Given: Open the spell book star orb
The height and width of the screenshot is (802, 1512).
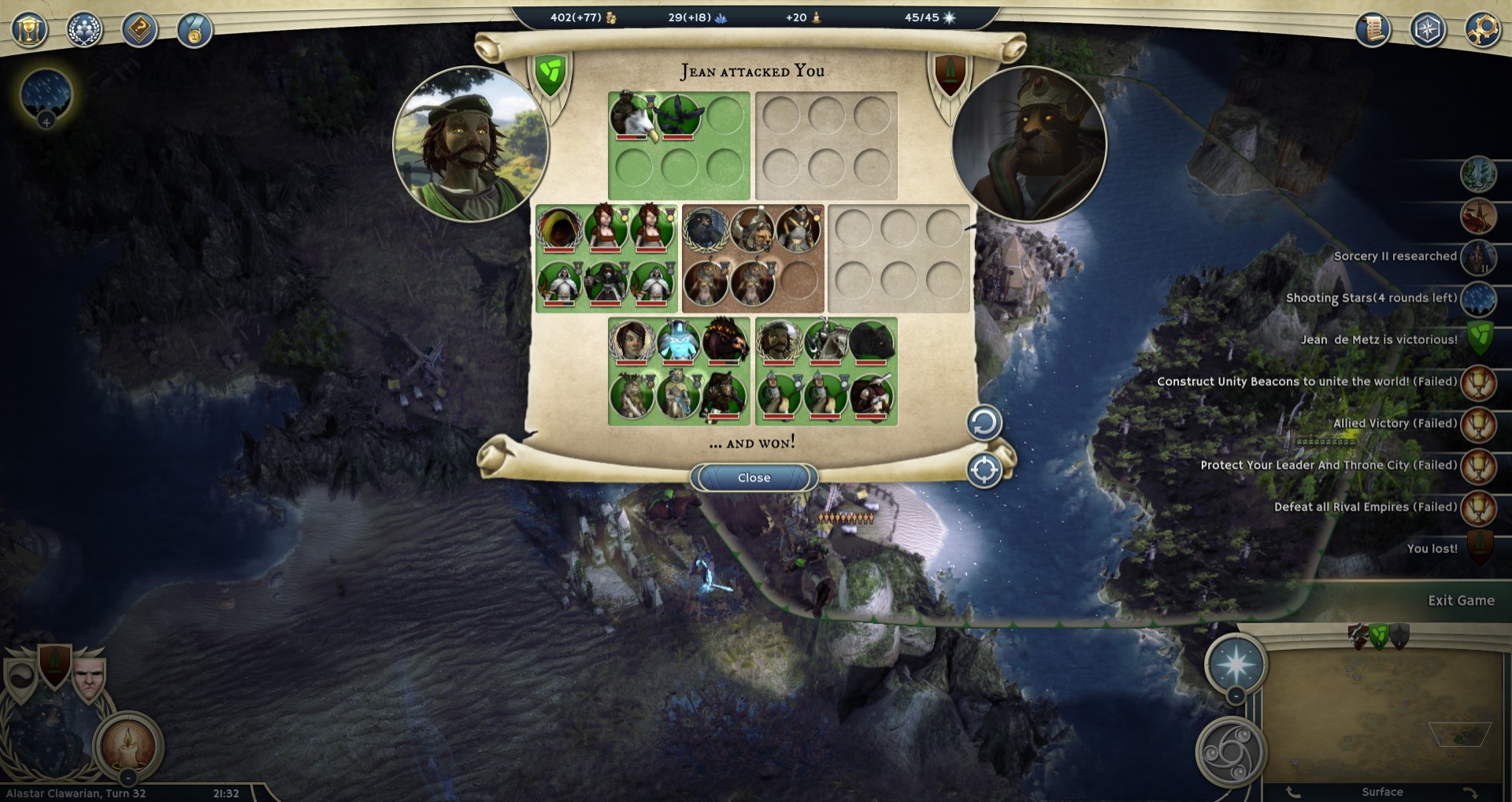Looking at the screenshot, I should pos(1235,664).
